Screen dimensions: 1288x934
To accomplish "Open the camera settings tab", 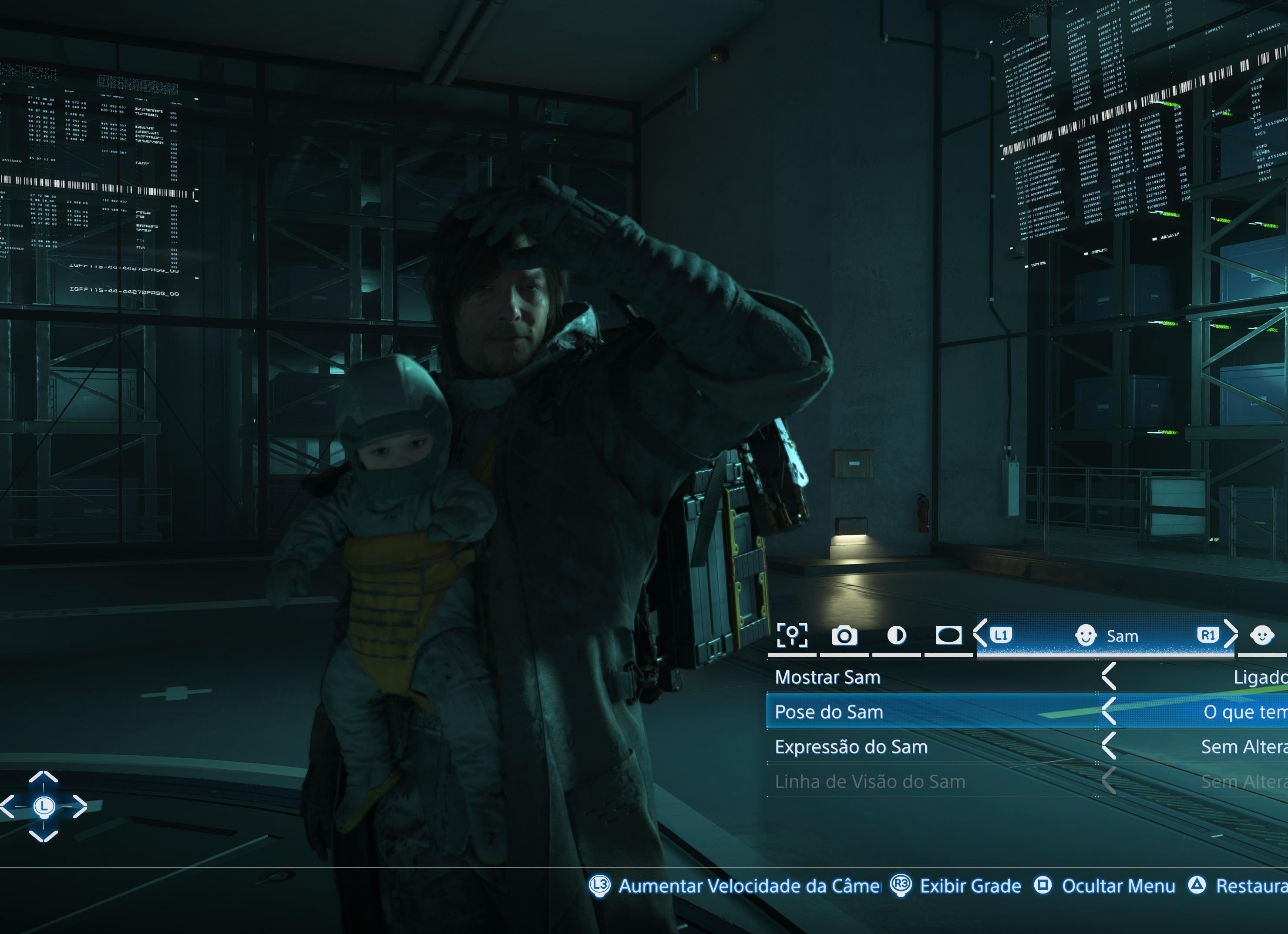I will click(844, 635).
